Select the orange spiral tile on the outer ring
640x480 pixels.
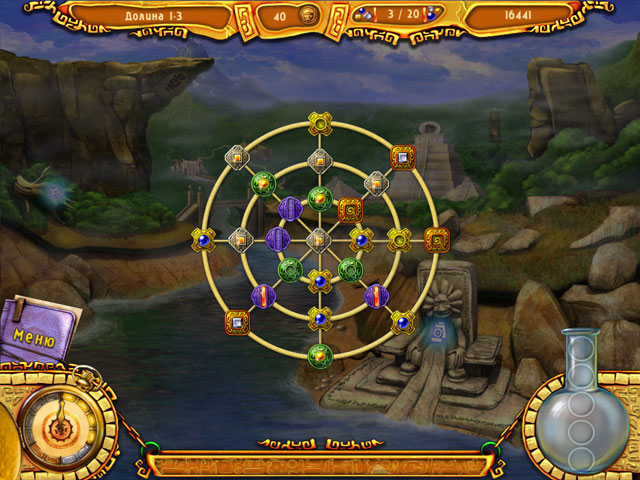pos(436,239)
